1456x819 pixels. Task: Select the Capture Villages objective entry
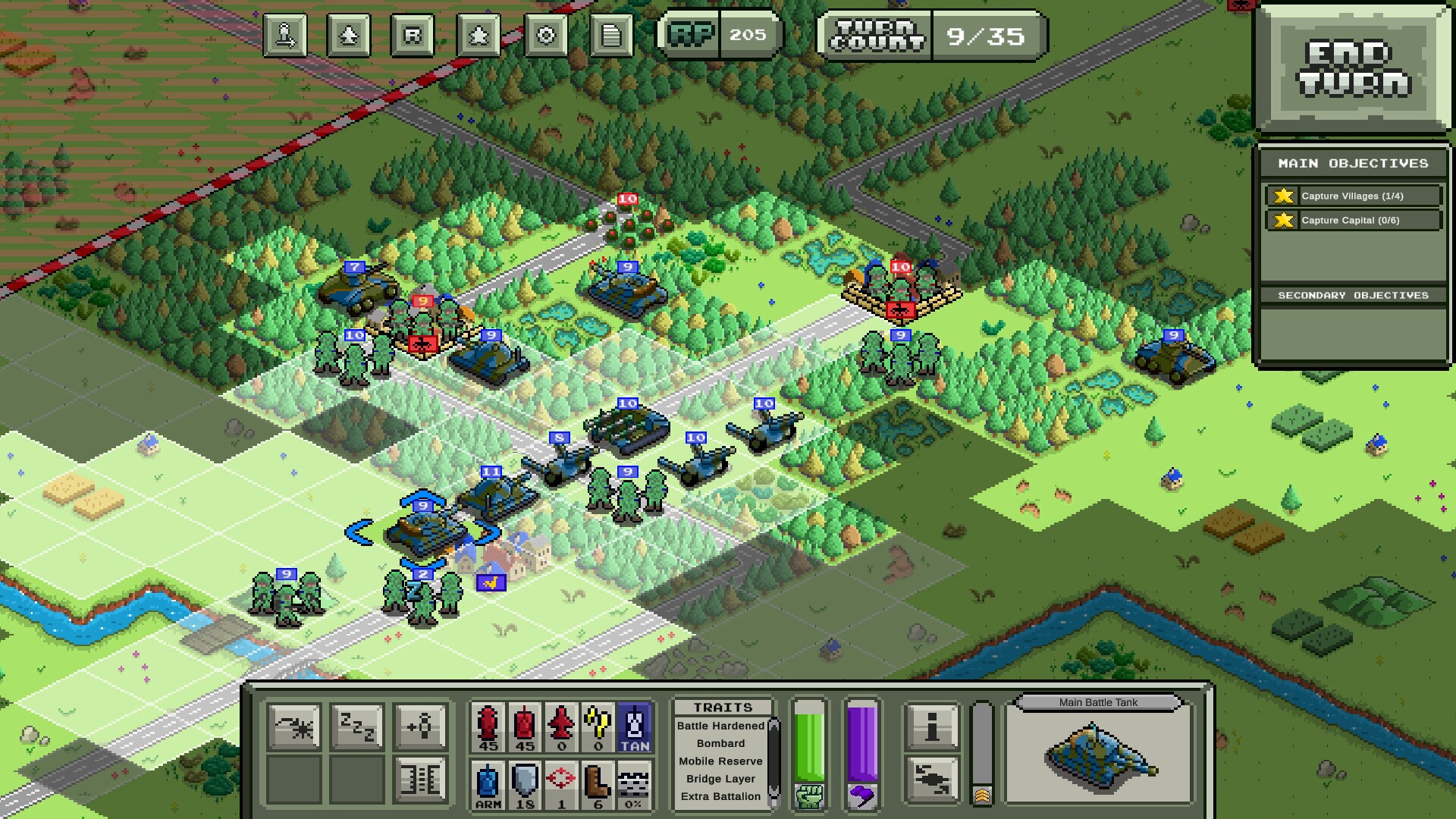(1352, 196)
